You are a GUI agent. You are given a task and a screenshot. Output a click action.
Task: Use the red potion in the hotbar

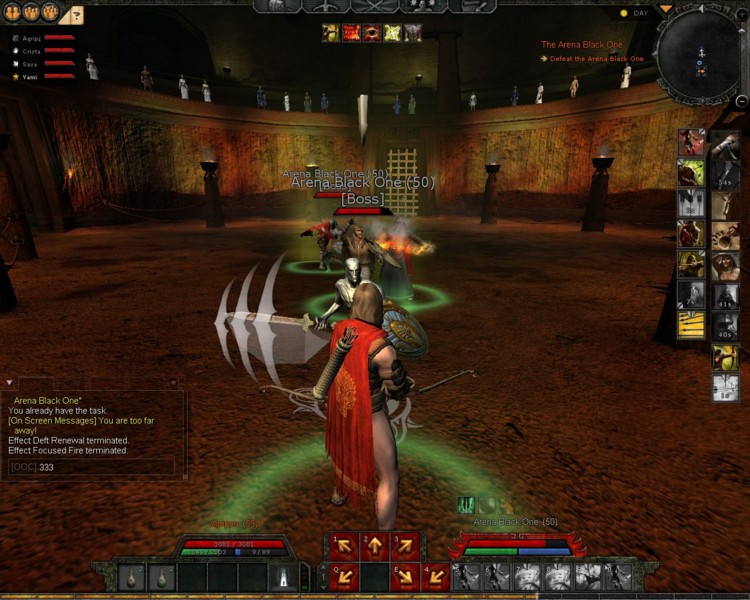coord(133,577)
